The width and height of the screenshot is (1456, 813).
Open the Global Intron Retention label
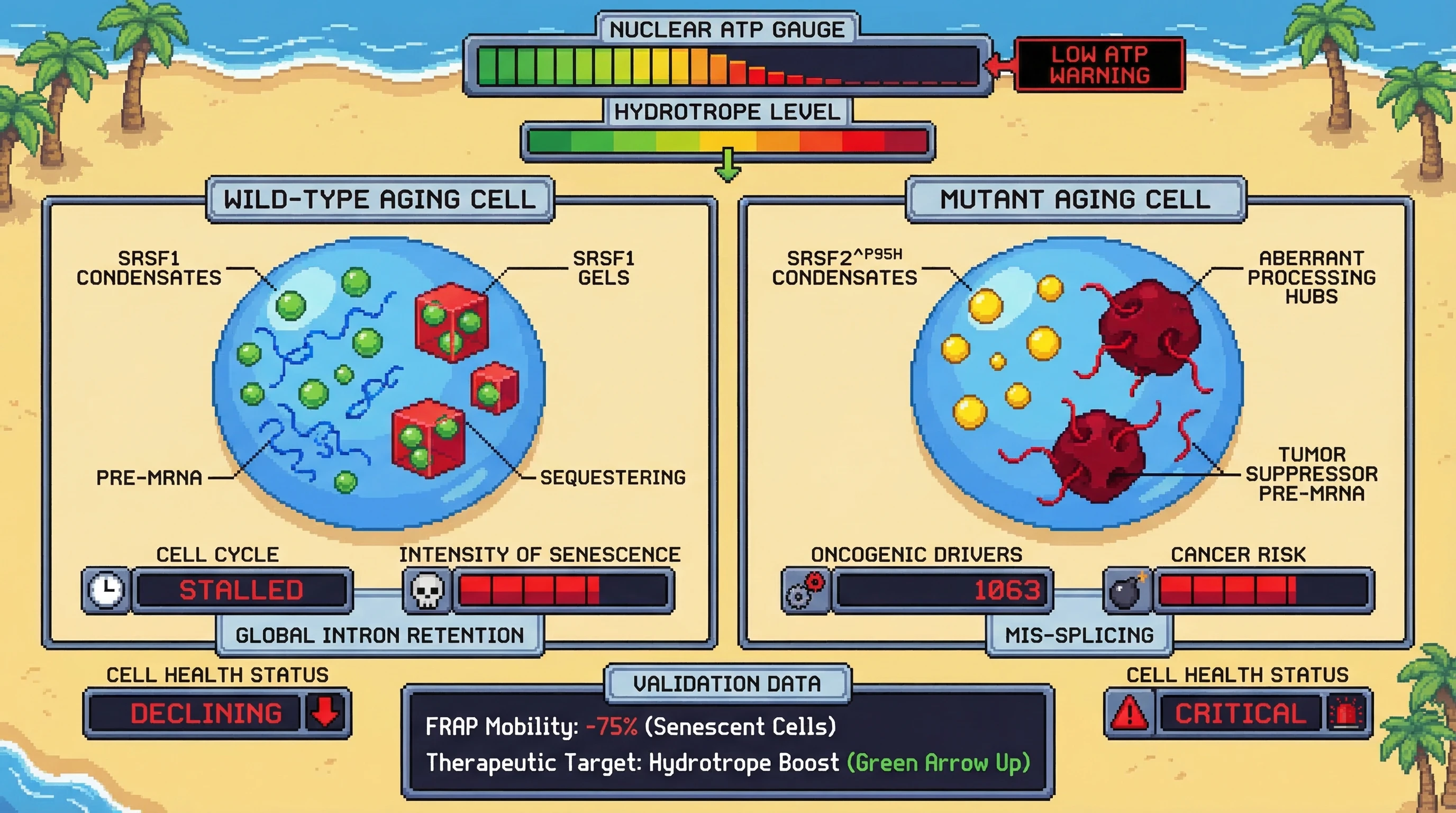[380, 636]
